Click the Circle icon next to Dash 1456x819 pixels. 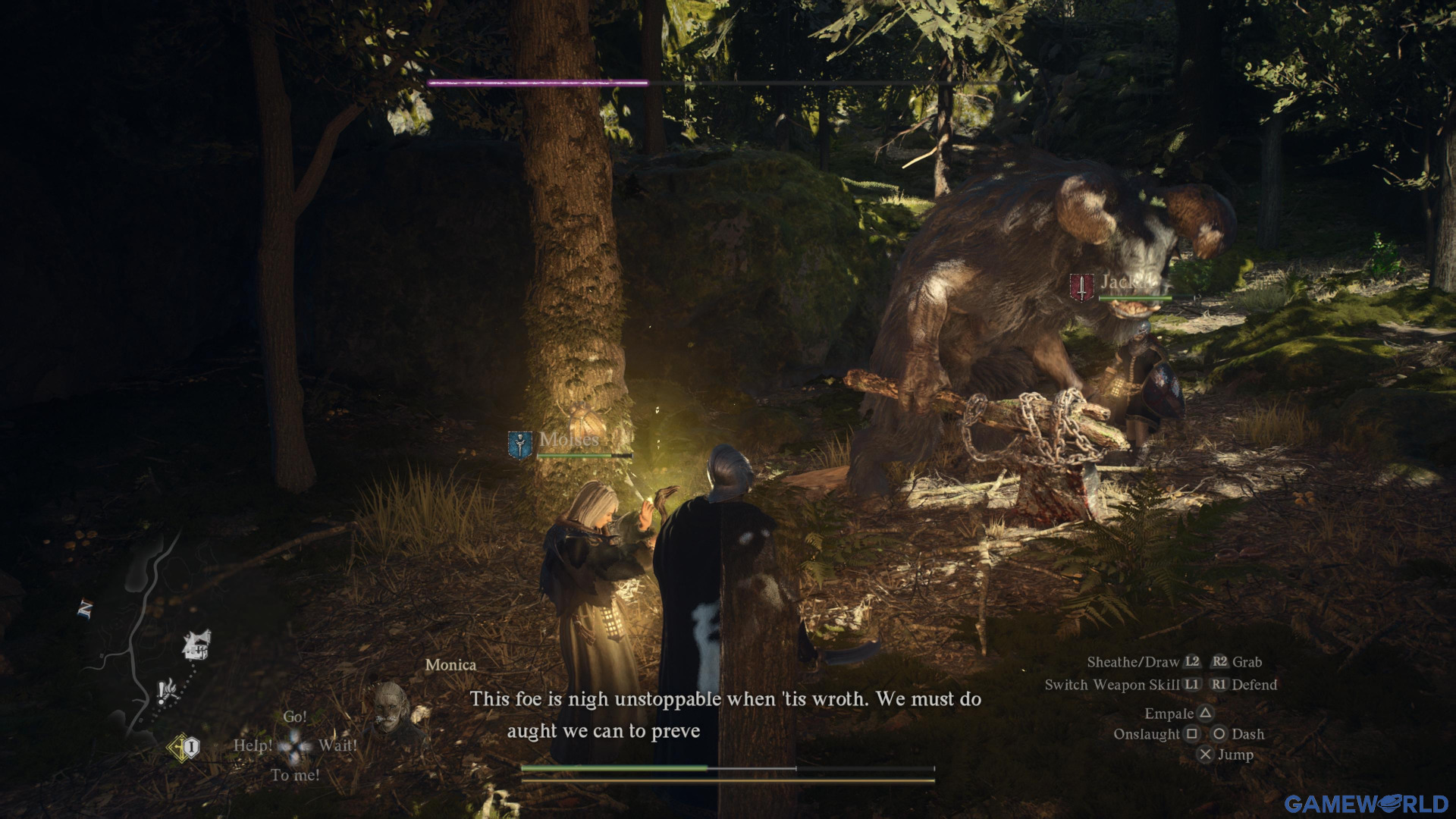click(x=1218, y=734)
